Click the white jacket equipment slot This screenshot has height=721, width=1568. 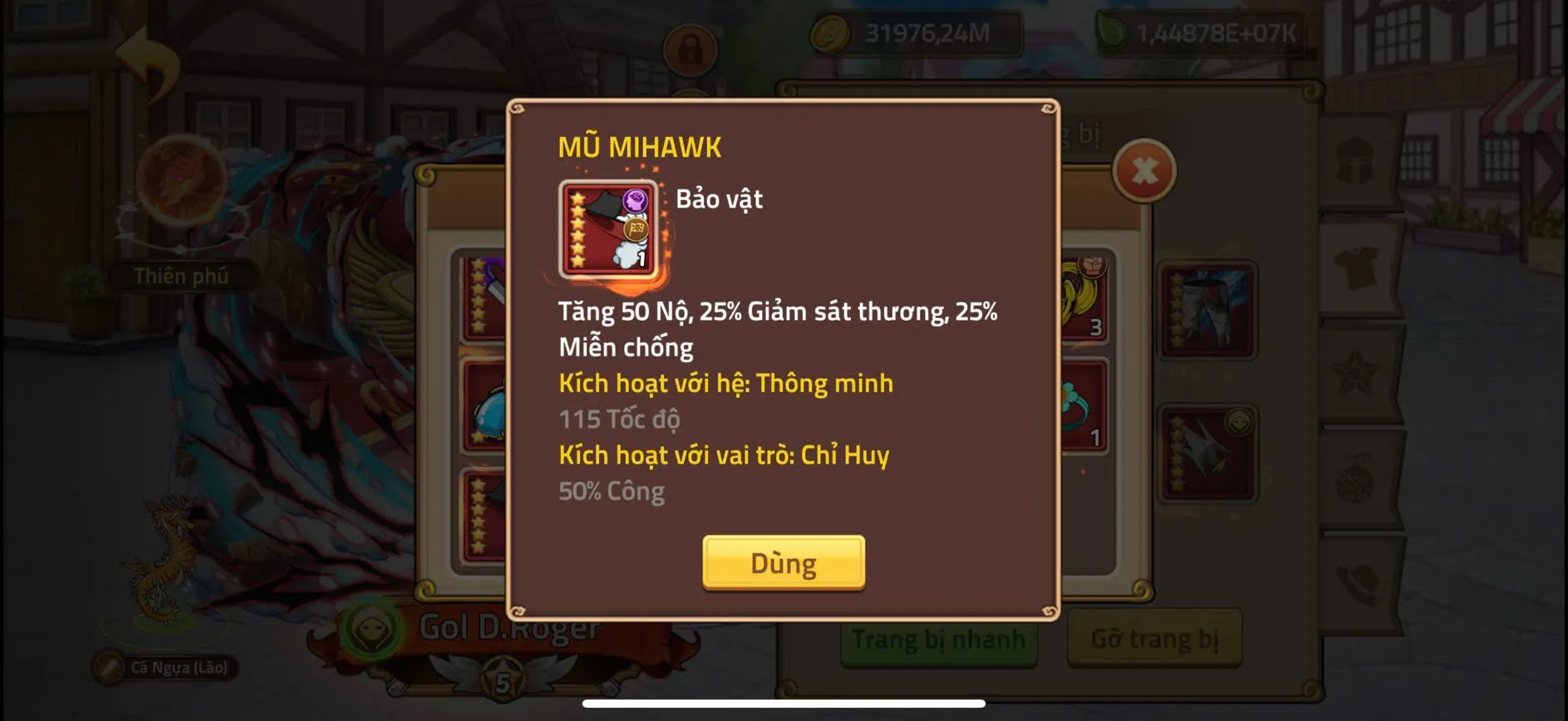pyautogui.click(x=1207, y=453)
